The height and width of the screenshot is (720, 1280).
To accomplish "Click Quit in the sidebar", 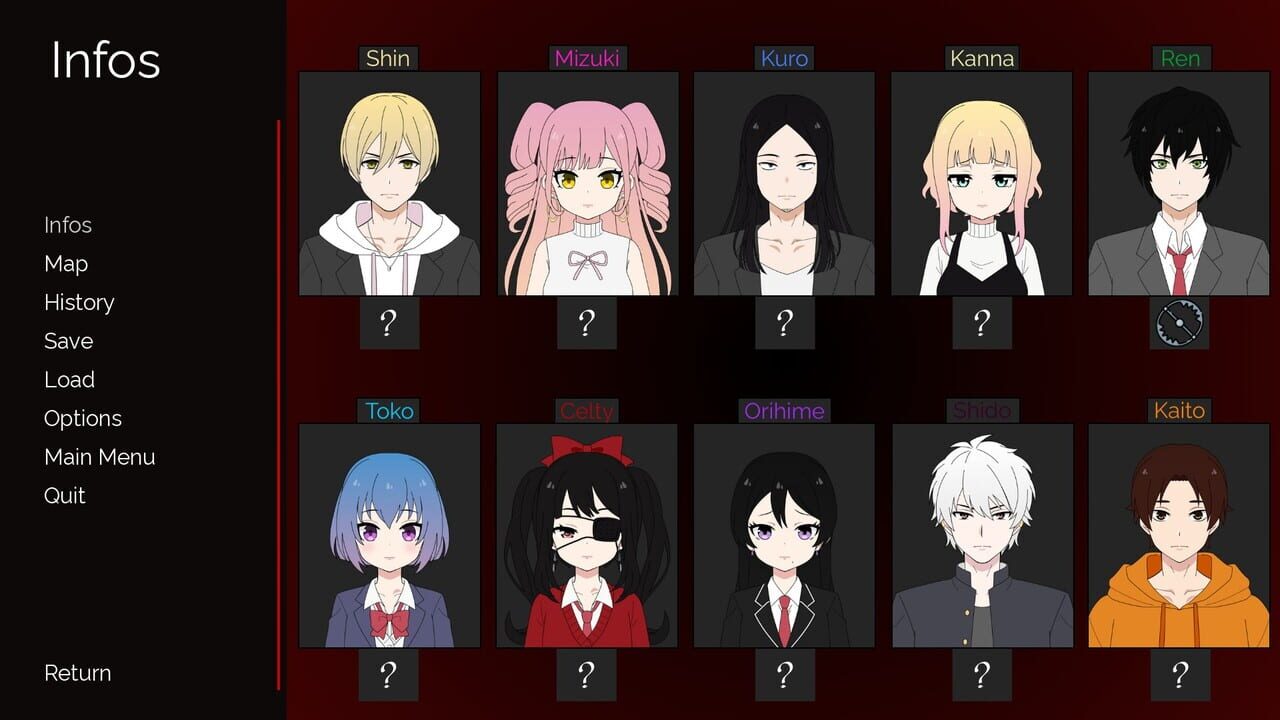I will [63, 495].
